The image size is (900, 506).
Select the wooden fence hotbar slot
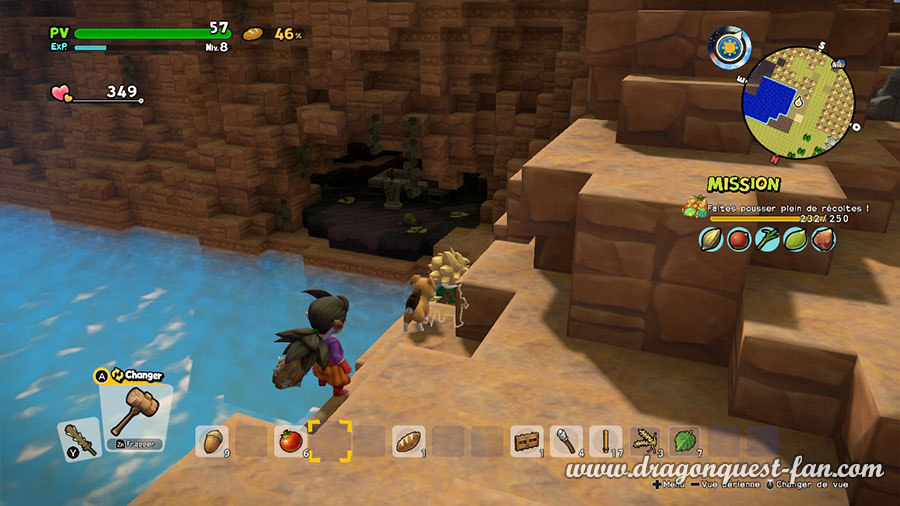pos(527,441)
